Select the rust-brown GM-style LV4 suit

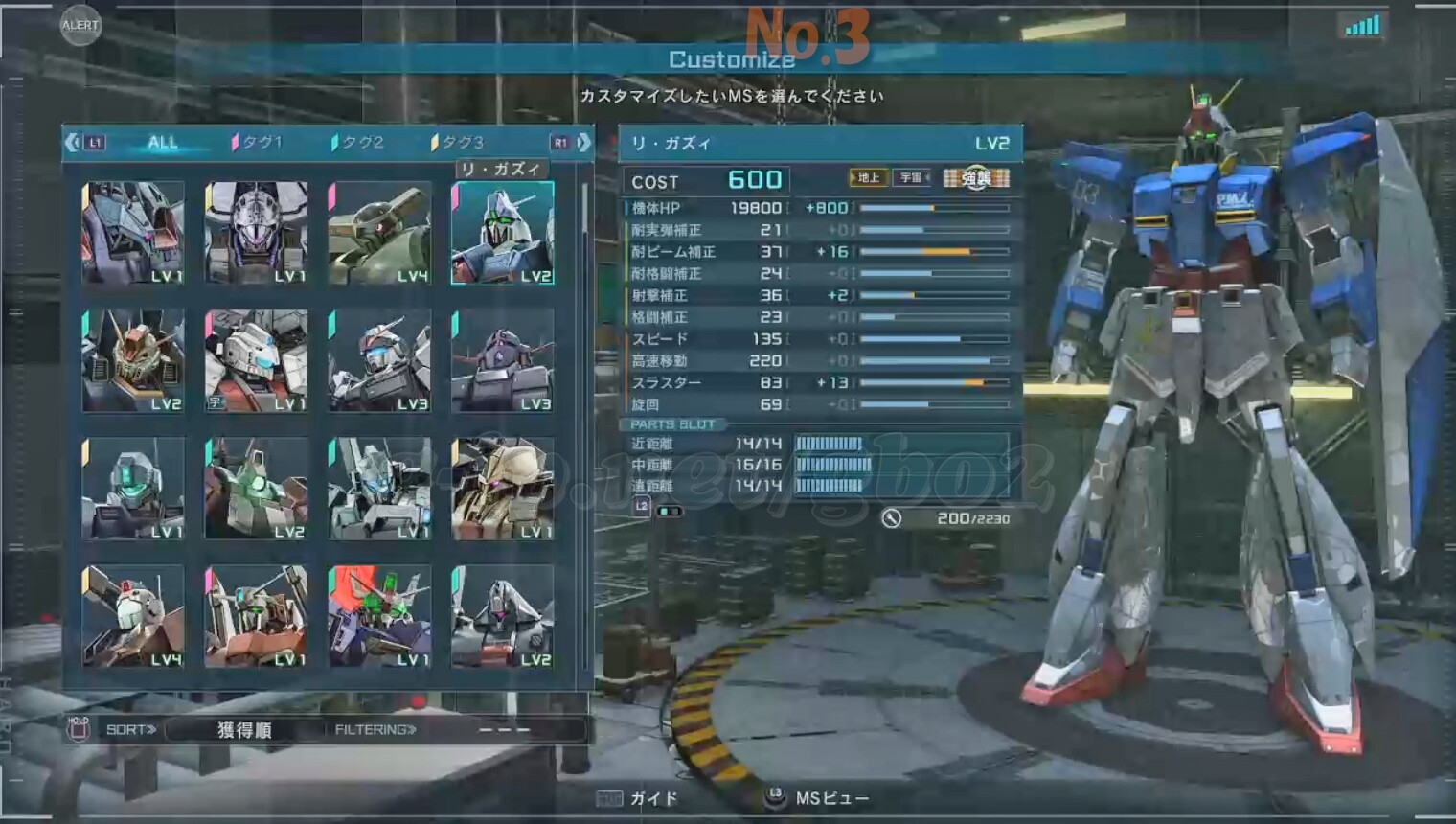tap(133, 616)
